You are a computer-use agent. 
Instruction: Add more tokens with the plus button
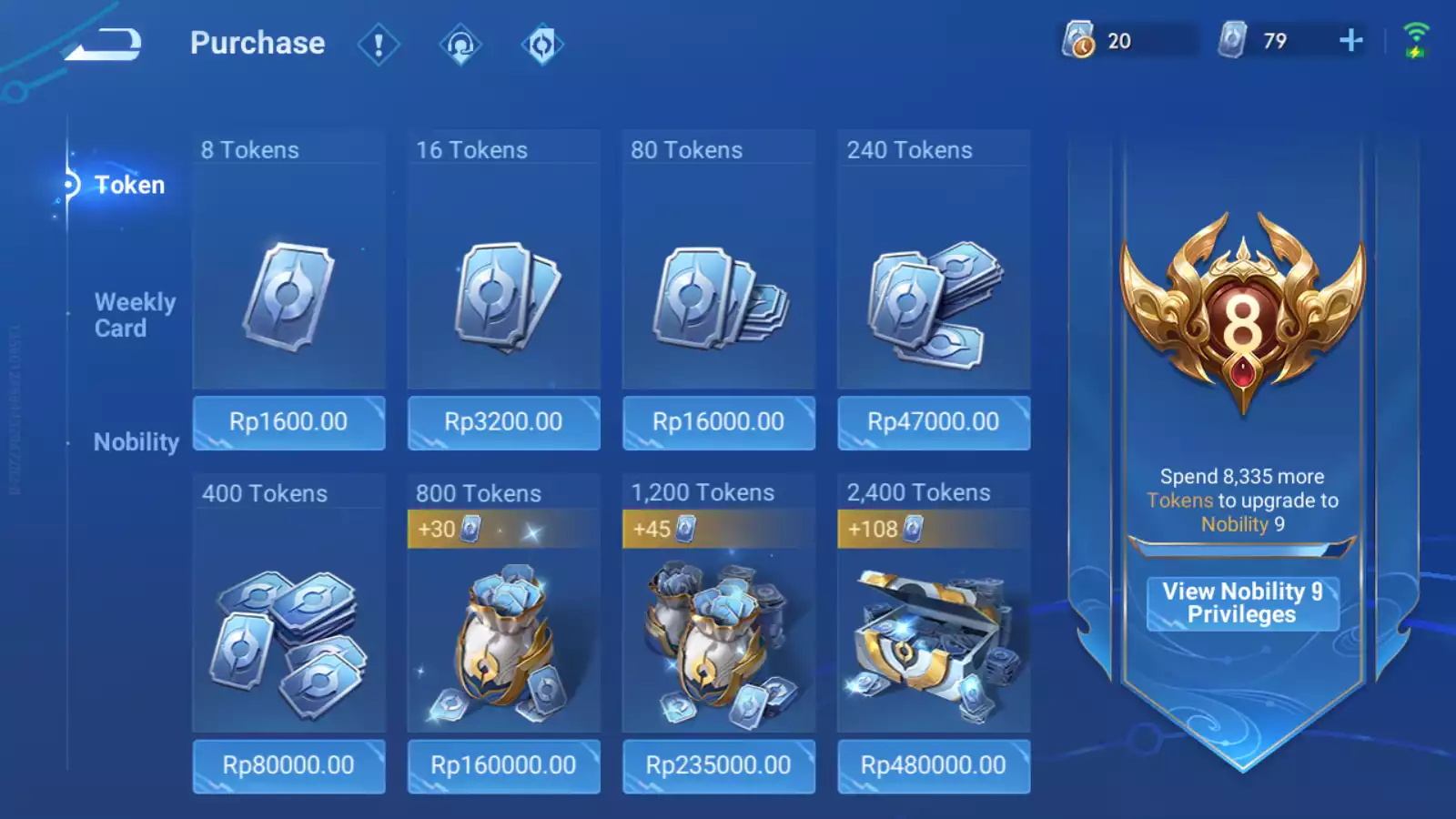coord(1351,40)
